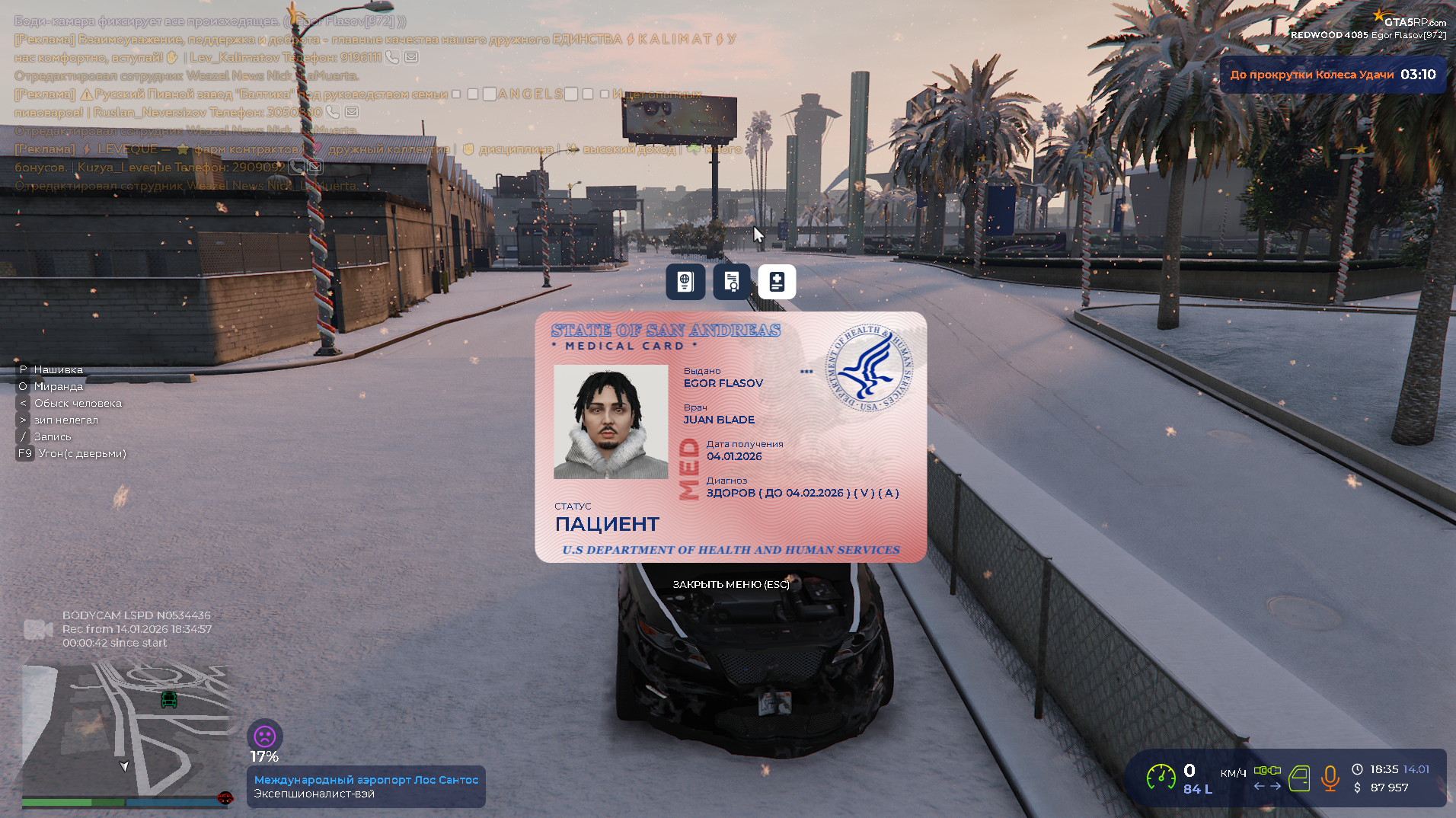1456x818 pixels.
Task: Click the purple sad-face mood icon
Action: pyautogui.click(x=264, y=737)
